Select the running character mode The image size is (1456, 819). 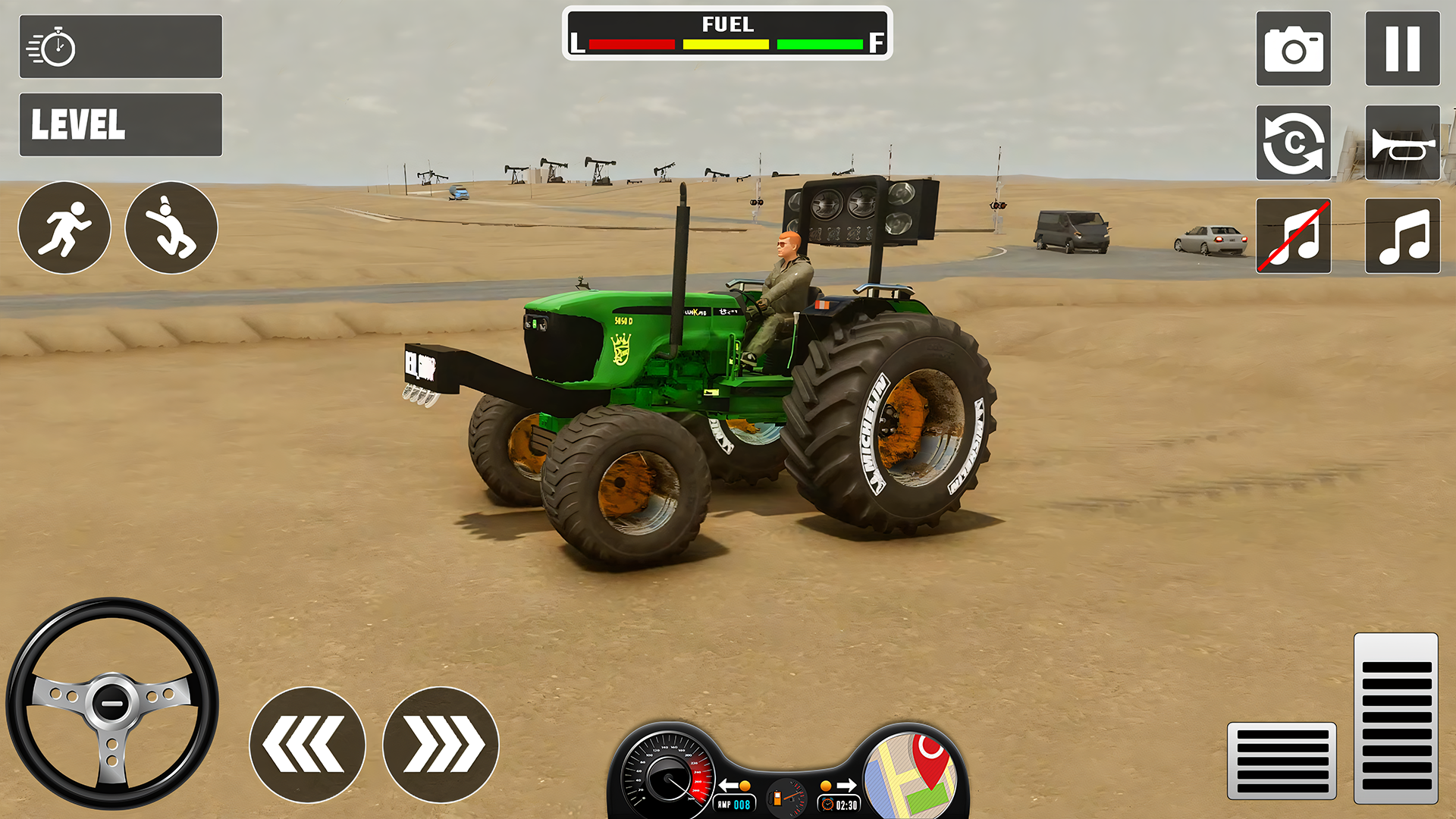tap(64, 227)
